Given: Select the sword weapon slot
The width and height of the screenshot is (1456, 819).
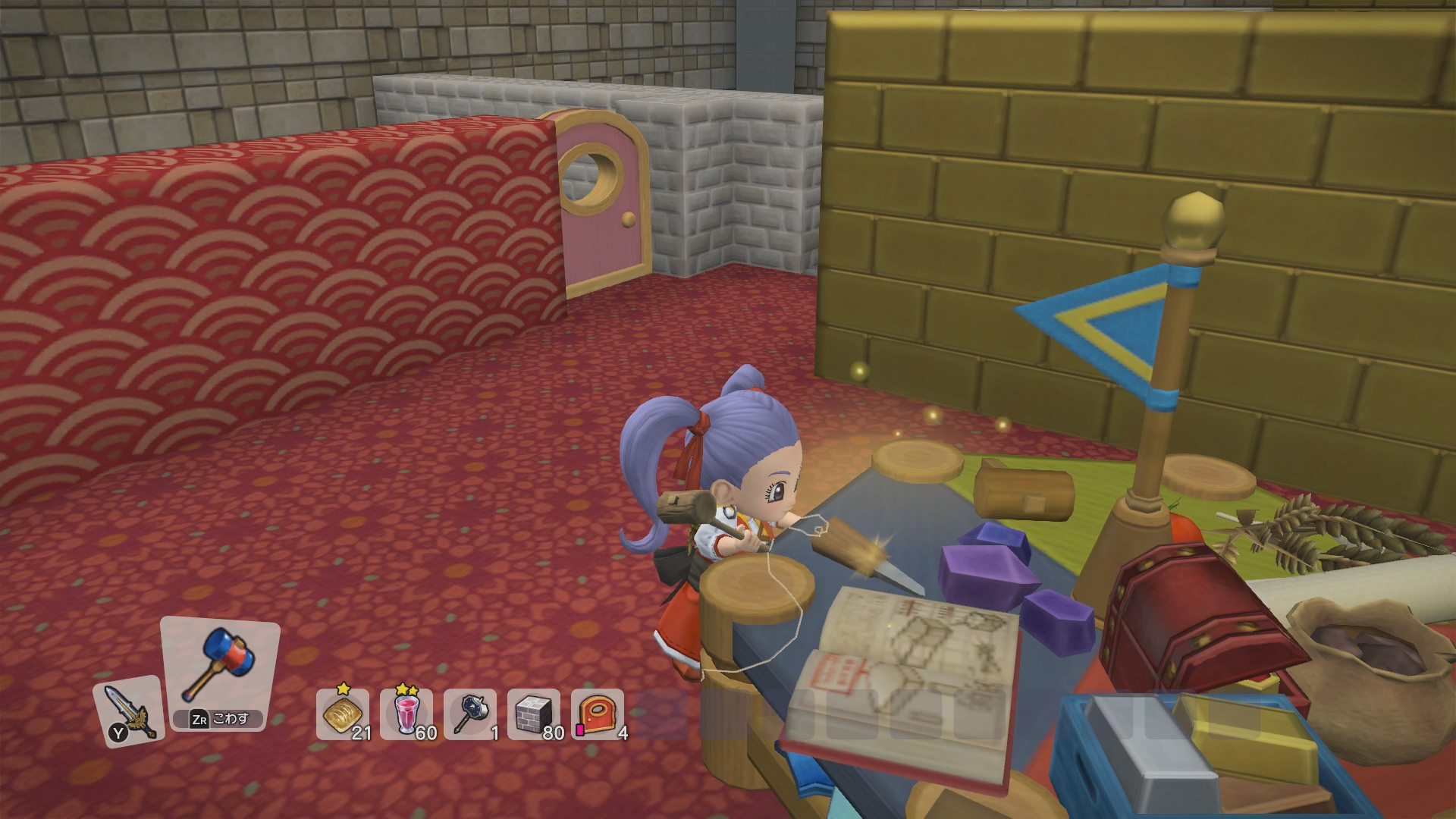Looking at the screenshot, I should (x=128, y=711).
